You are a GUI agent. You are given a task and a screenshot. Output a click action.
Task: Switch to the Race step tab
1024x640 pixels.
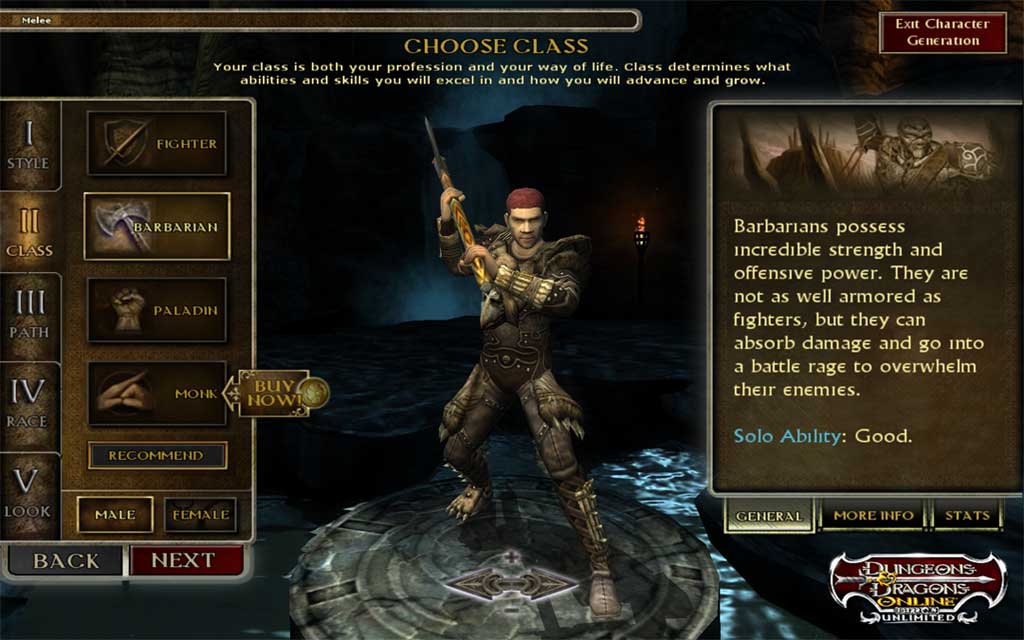(x=28, y=404)
